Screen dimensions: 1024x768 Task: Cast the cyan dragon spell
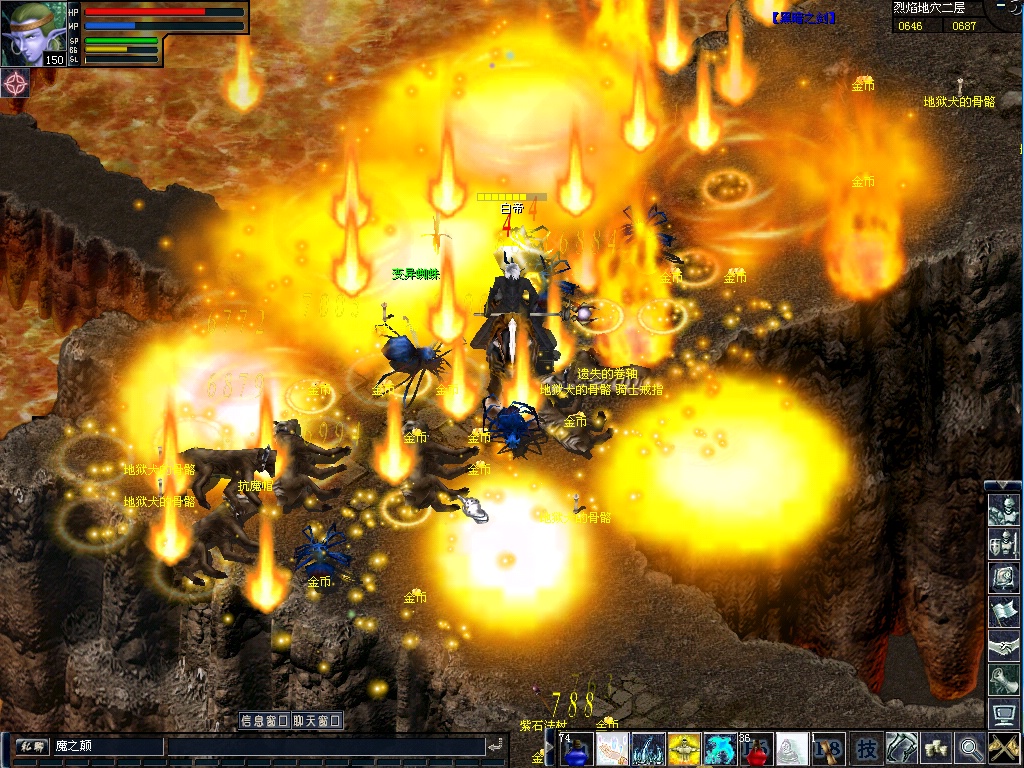pos(720,748)
